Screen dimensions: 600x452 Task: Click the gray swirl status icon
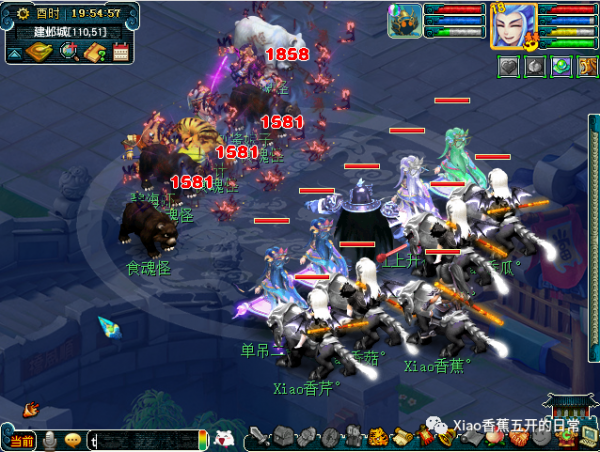click(x=535, y=67)
